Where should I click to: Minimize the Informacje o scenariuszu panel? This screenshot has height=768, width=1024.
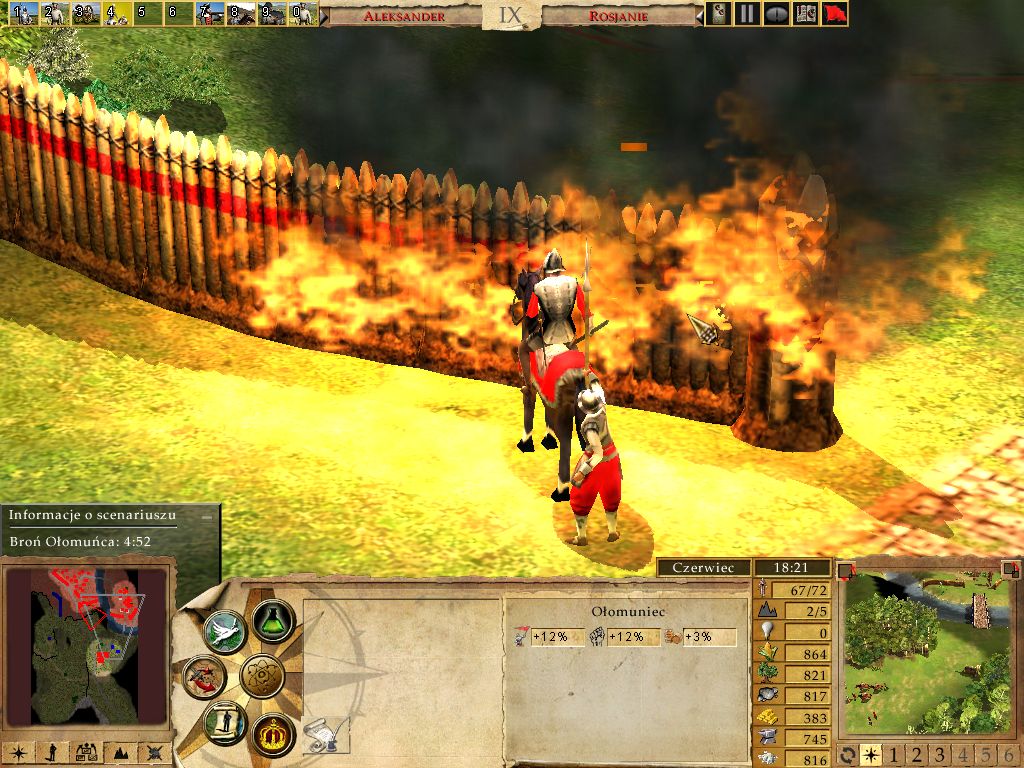(x=207, y=516)
